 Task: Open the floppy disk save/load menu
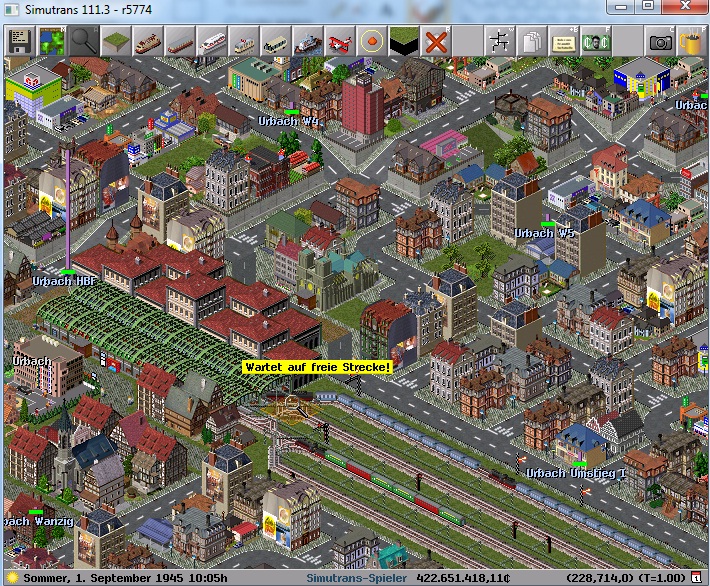(19, 42)
